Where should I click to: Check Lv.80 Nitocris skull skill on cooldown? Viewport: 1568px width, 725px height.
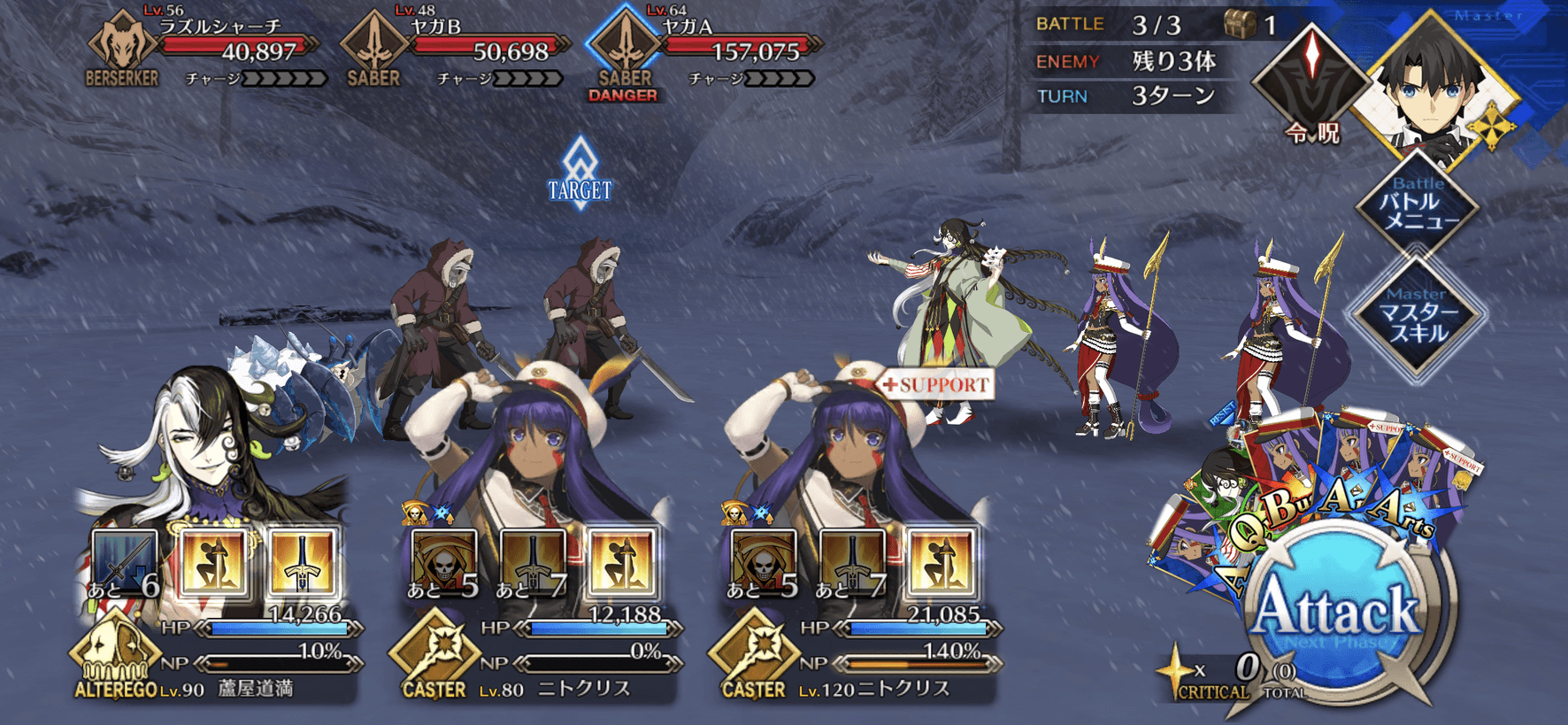pyautogui.click(x=444, y=561)
